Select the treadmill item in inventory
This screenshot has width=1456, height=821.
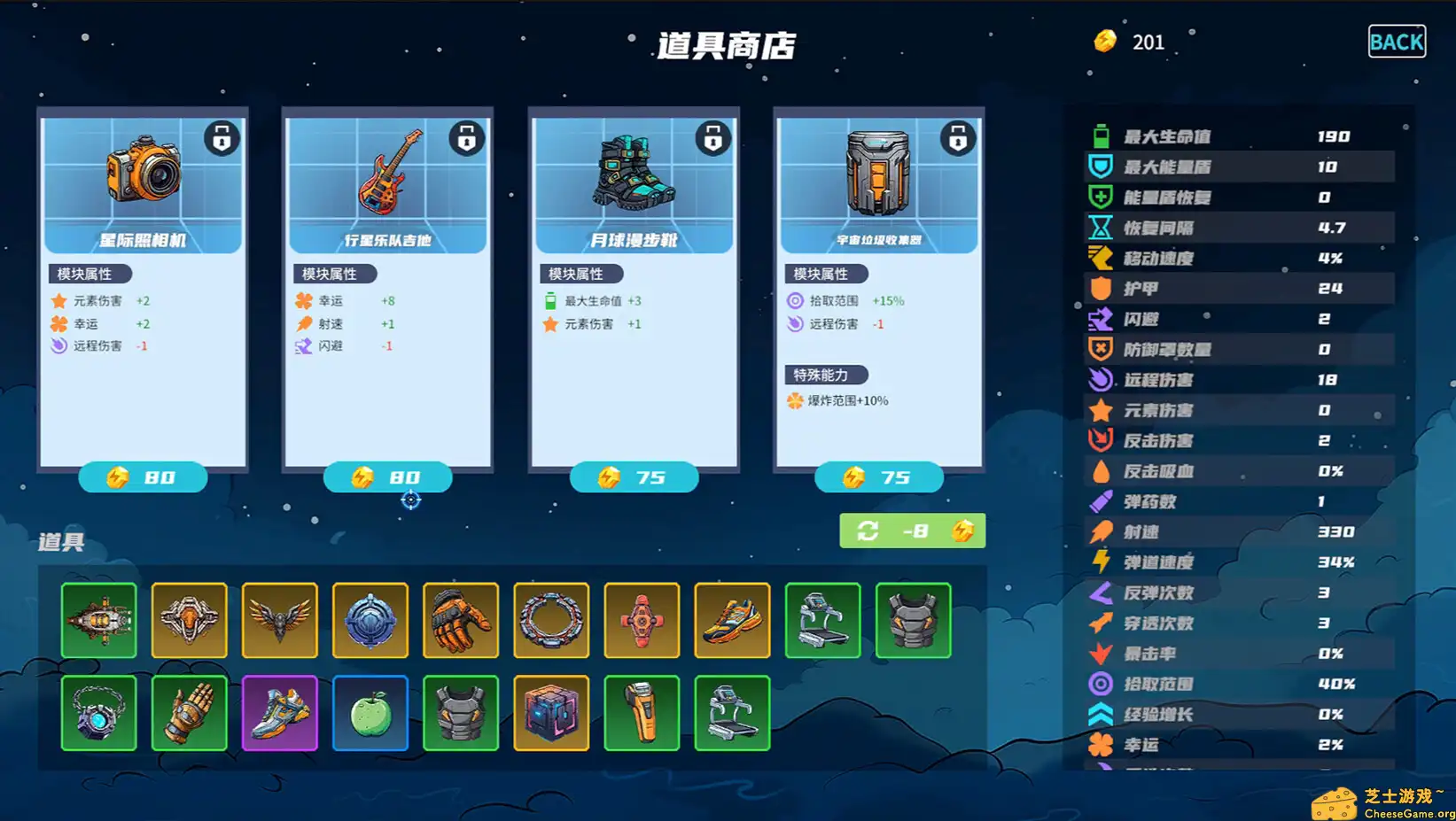tap(822, 620)
